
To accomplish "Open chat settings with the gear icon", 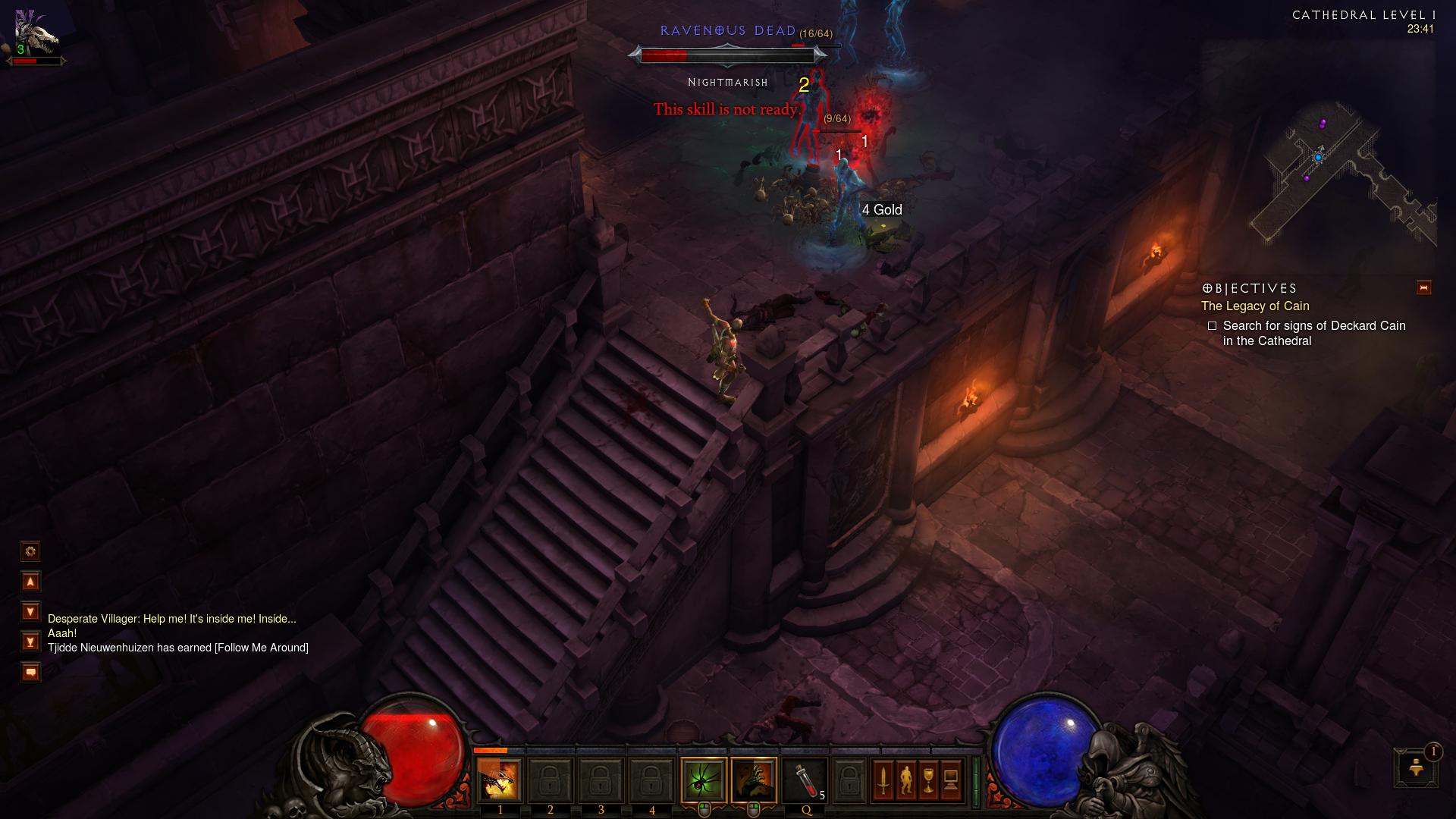I will 30,551.
